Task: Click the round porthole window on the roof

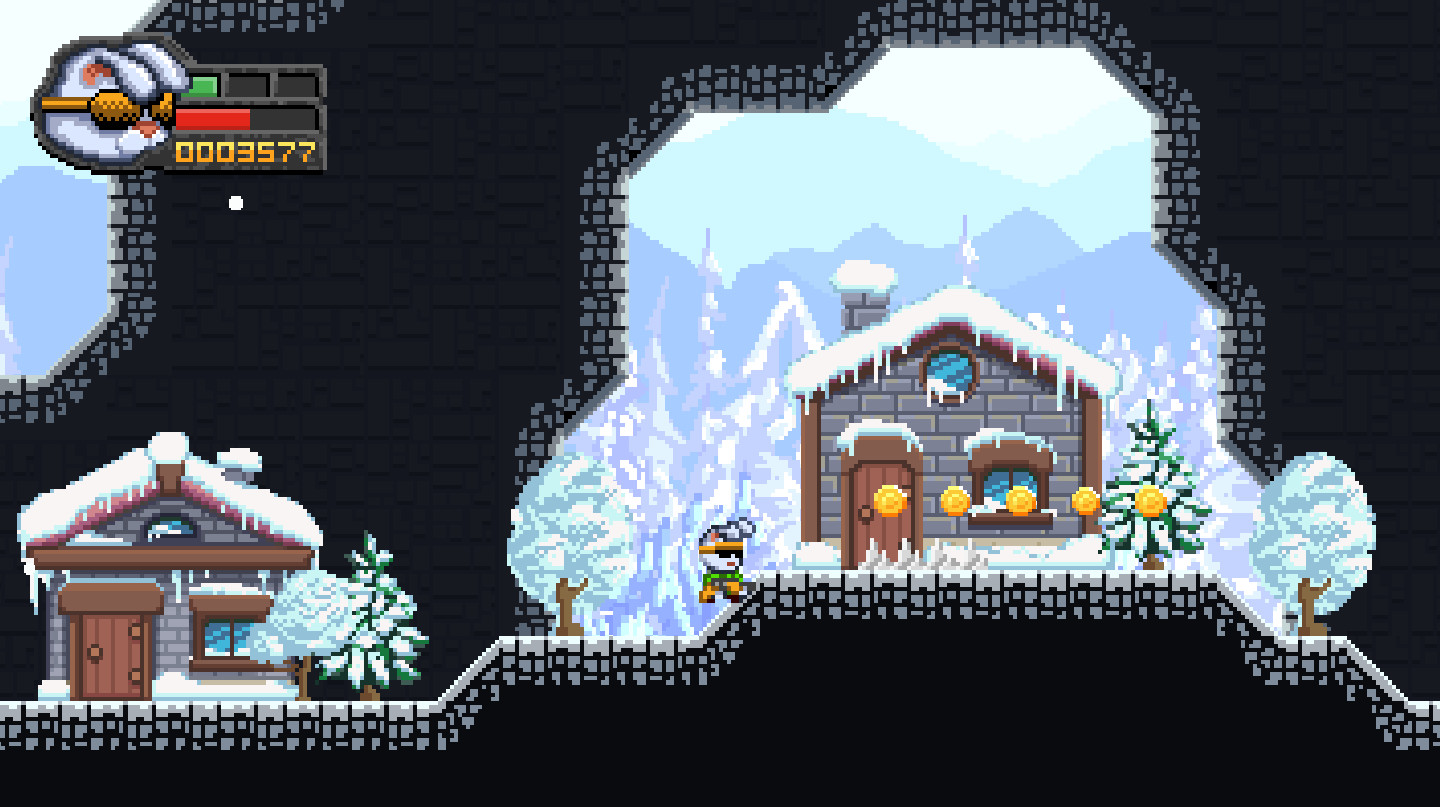Action: click(x=951, y=368)
